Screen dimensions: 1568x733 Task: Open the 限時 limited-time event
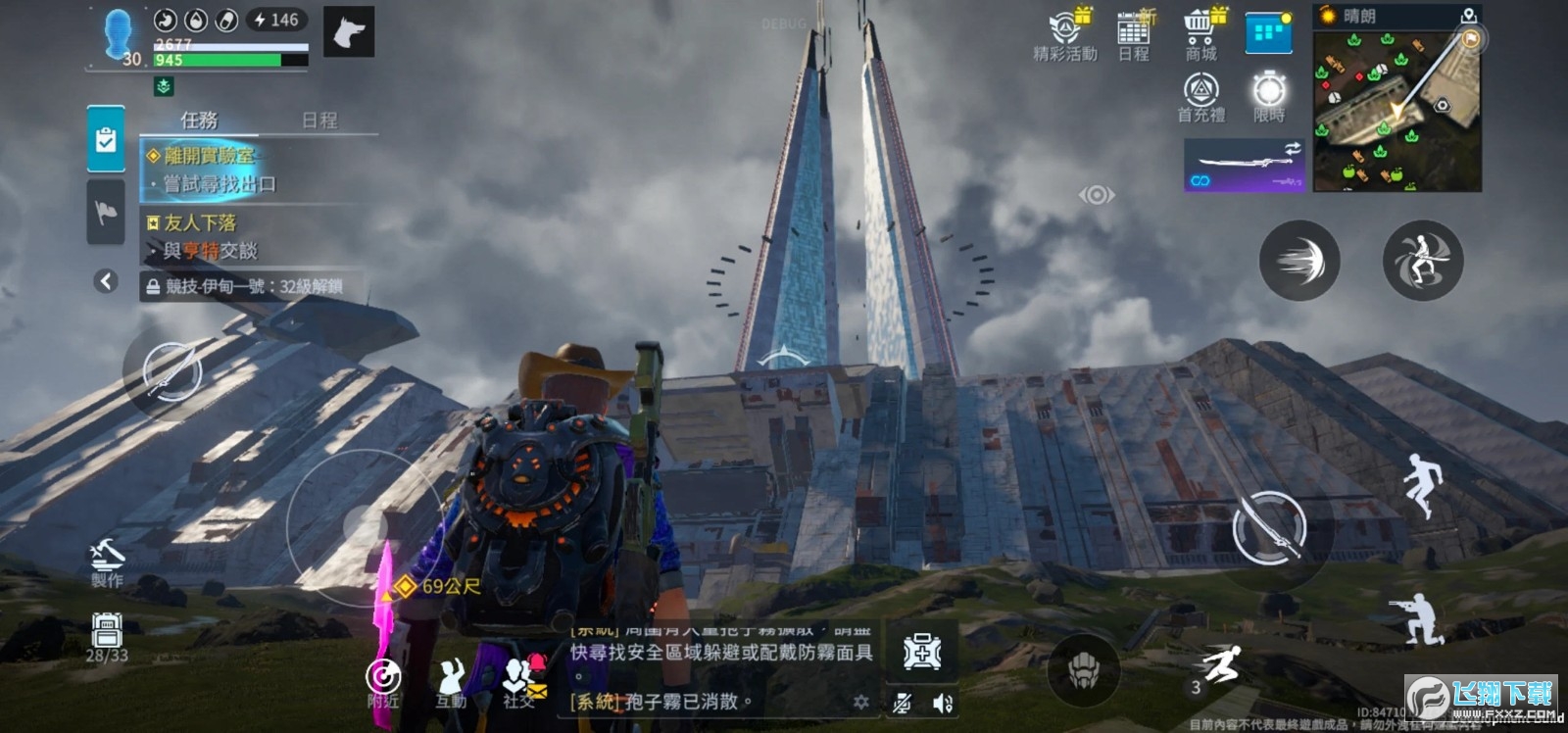pos(1269,97)
